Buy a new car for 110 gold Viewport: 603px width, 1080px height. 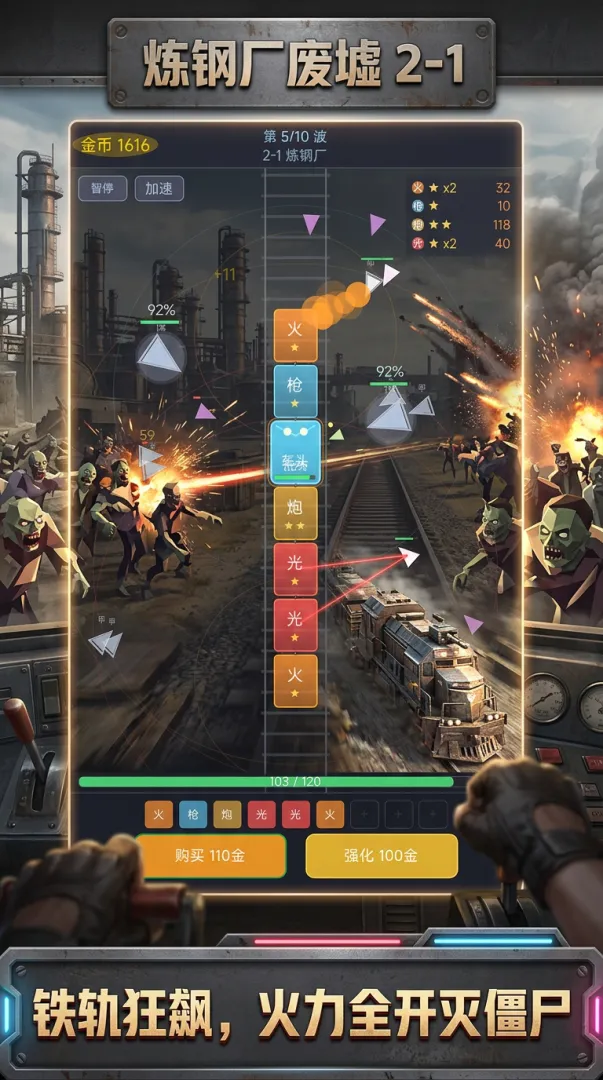click(x=211, y=856)
